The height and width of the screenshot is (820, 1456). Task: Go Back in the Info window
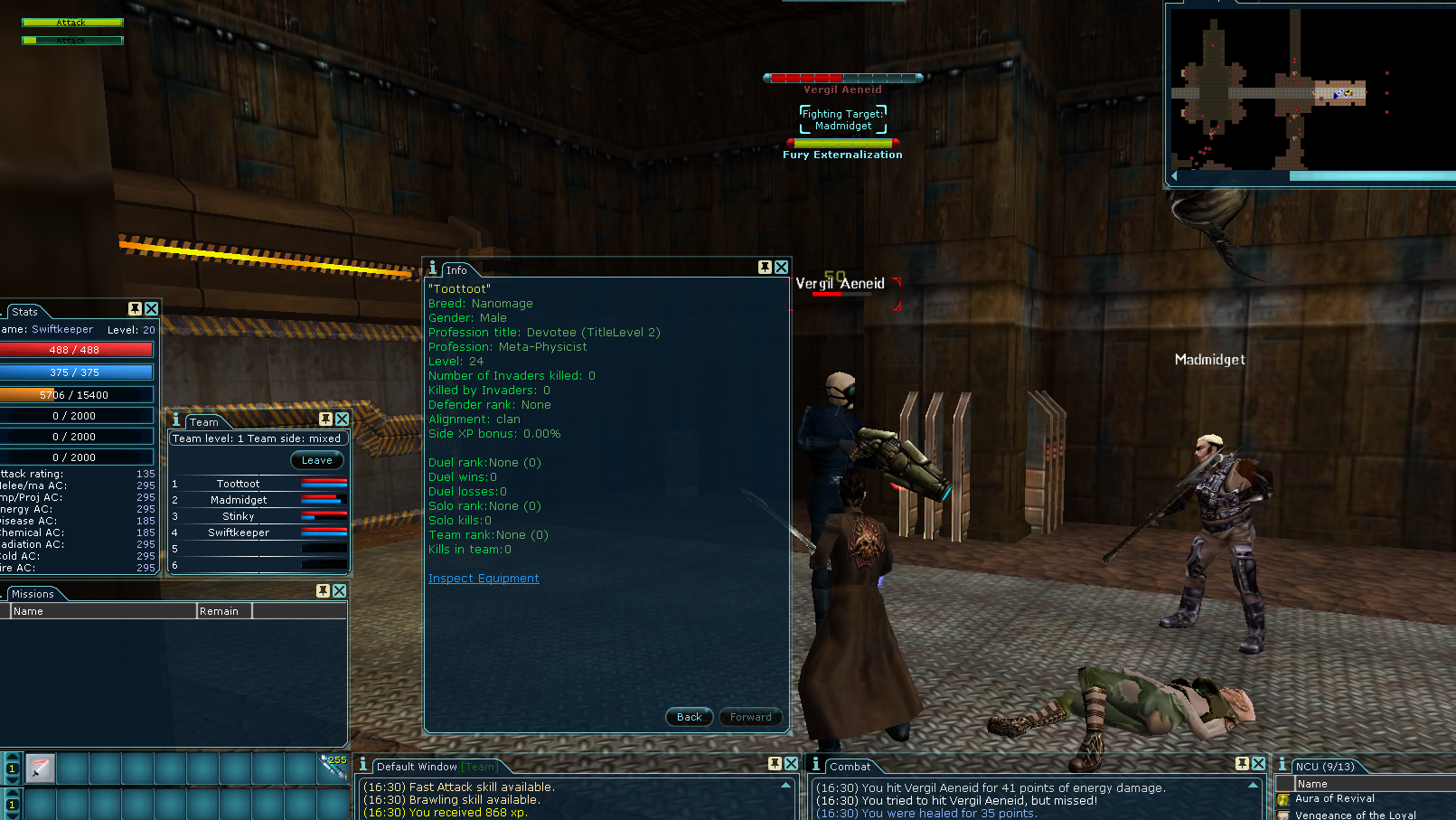[689, 717]
